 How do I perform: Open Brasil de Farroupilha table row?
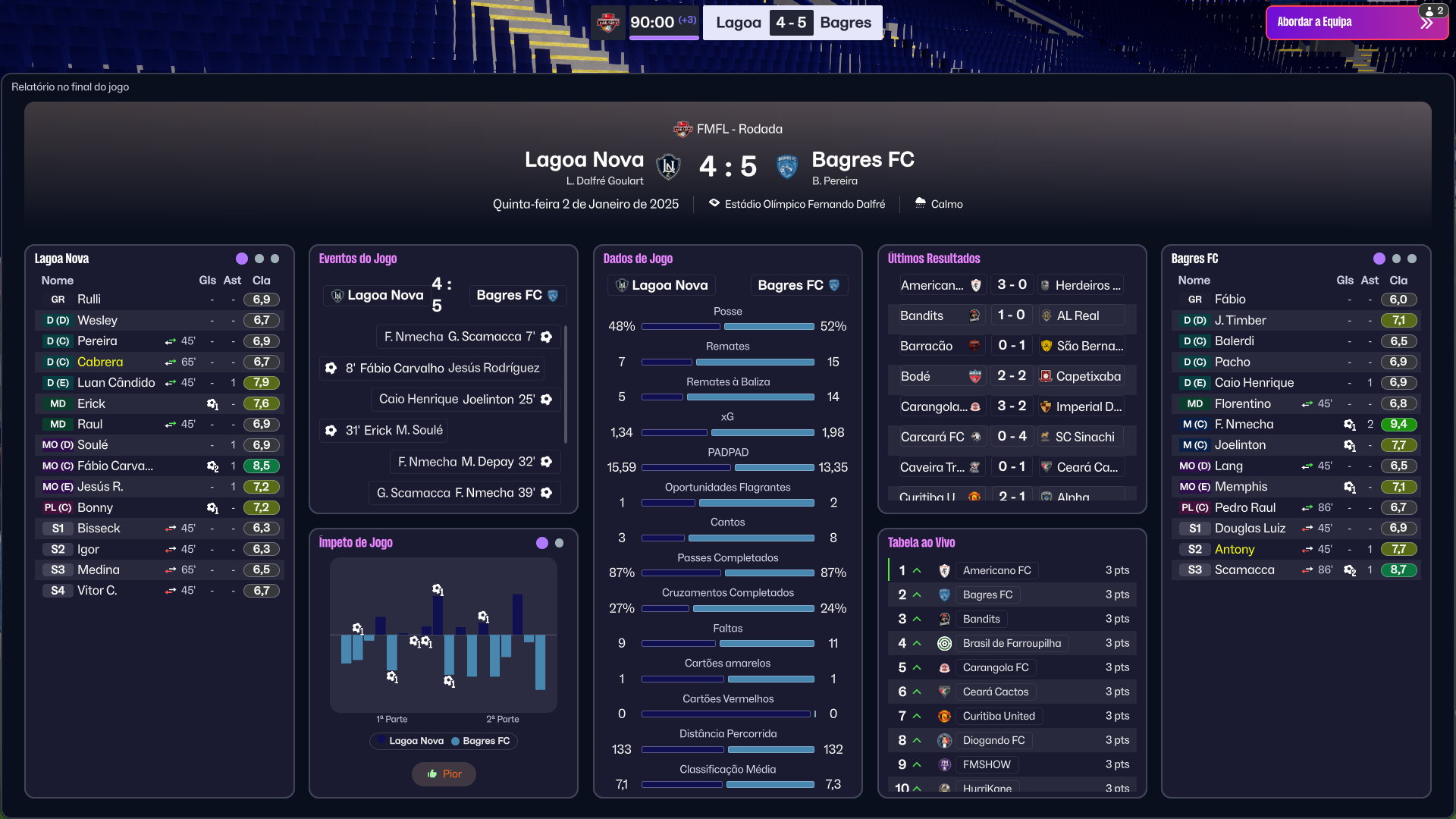tap(1012, 643)
